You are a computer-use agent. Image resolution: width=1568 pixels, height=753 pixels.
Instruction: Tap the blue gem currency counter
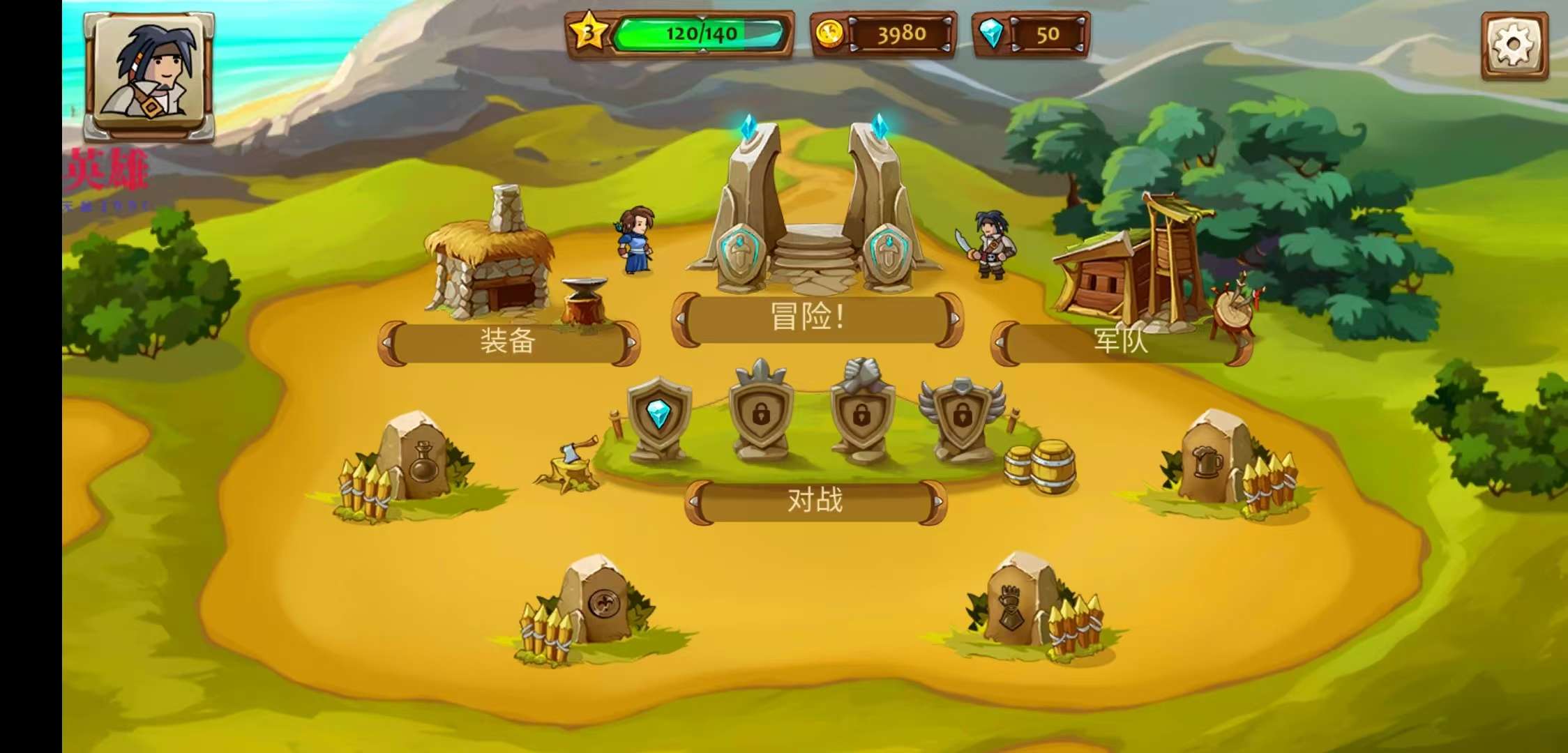1031,33
